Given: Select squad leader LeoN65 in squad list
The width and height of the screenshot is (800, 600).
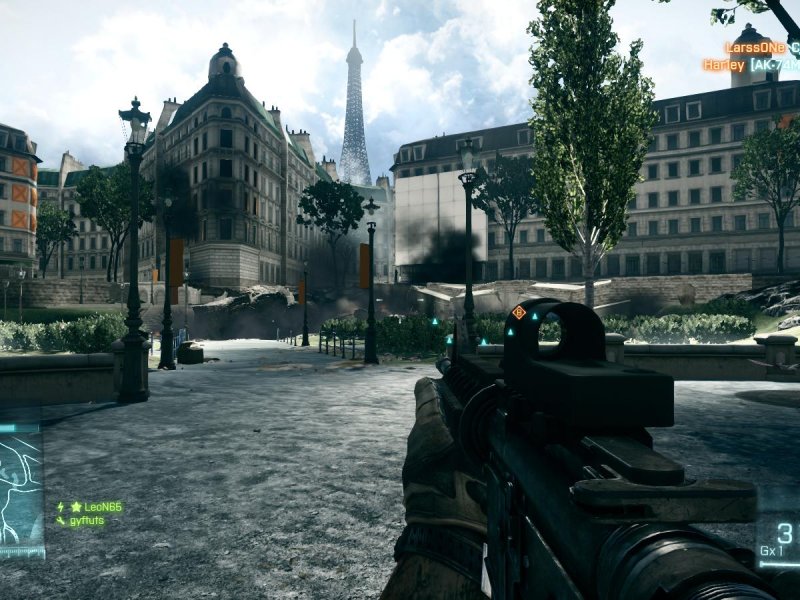Looking at the screenshot, I should [96, 507].
